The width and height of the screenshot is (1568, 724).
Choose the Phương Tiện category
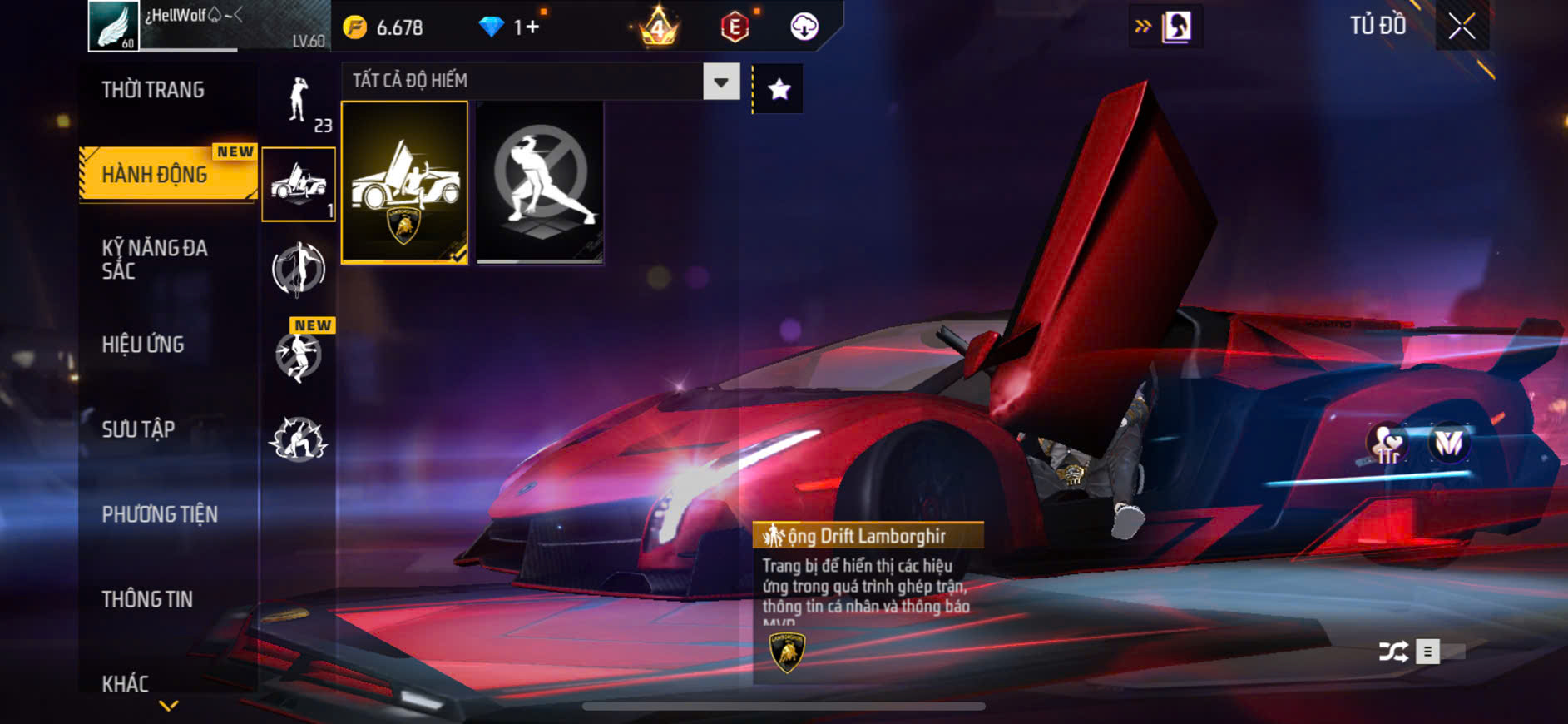[x=160, y=514]
